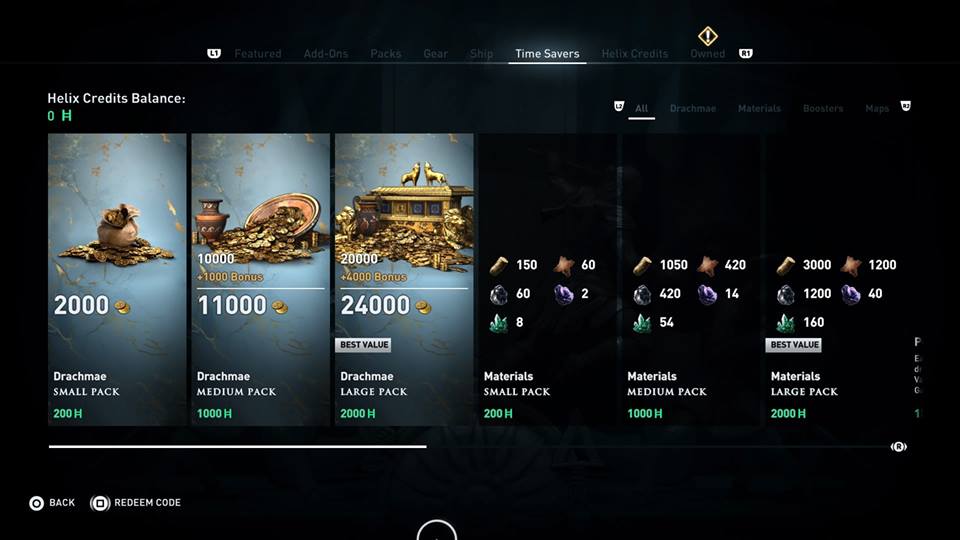960x540 pixels.
Task: Choose the Materials Large Pack
Action: (835, 280)
